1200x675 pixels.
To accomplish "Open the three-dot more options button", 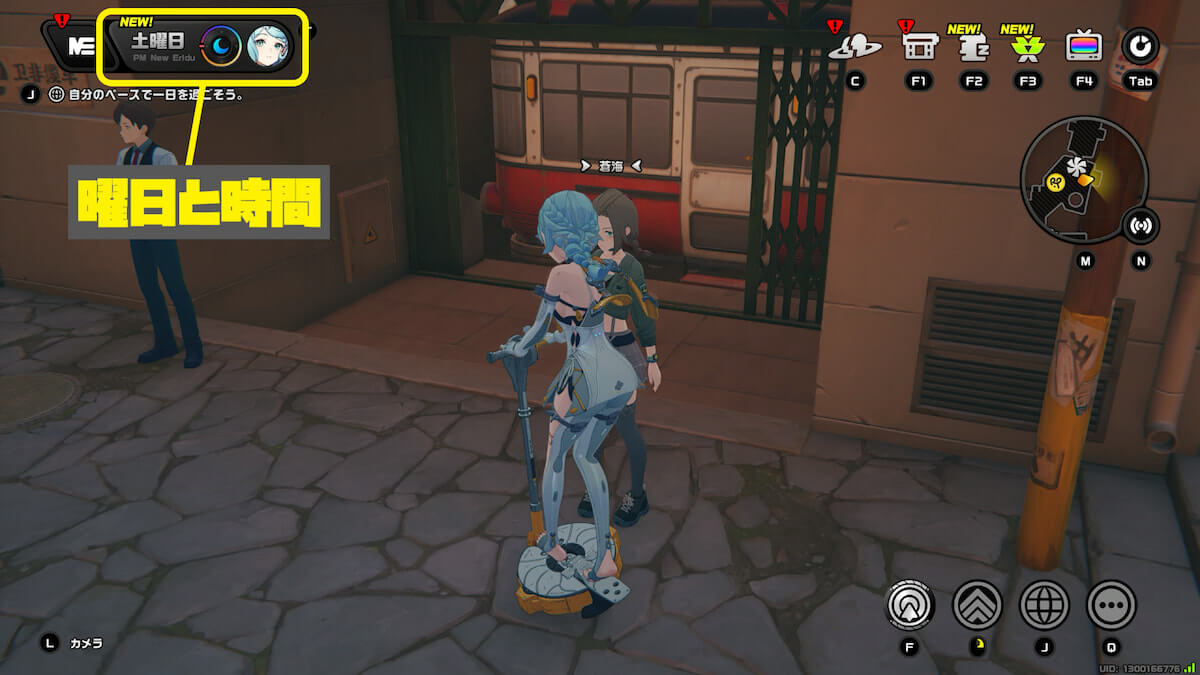I will [1111, 604].
